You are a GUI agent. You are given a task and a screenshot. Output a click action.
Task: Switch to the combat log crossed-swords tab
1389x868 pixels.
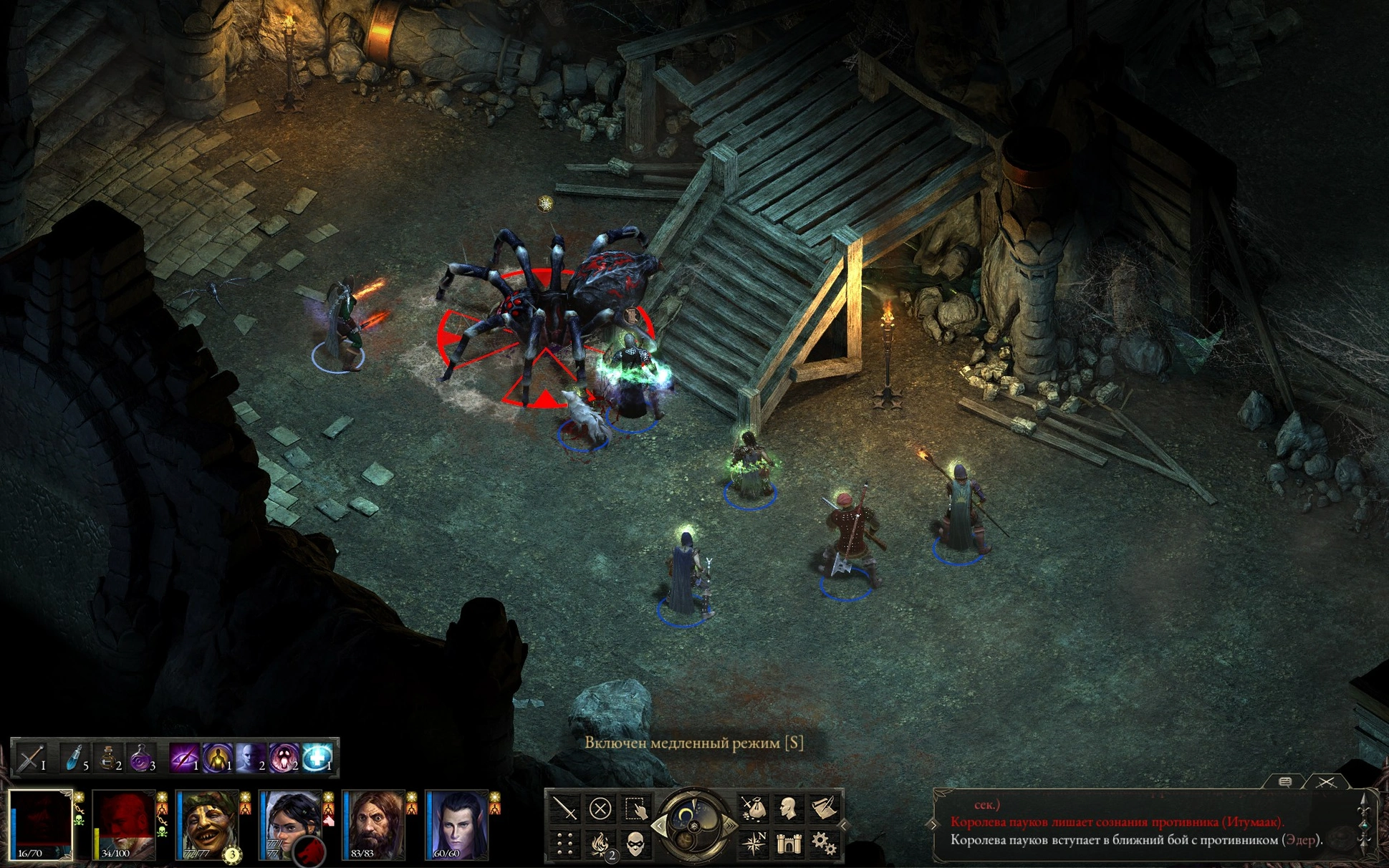click(1326, 782)
